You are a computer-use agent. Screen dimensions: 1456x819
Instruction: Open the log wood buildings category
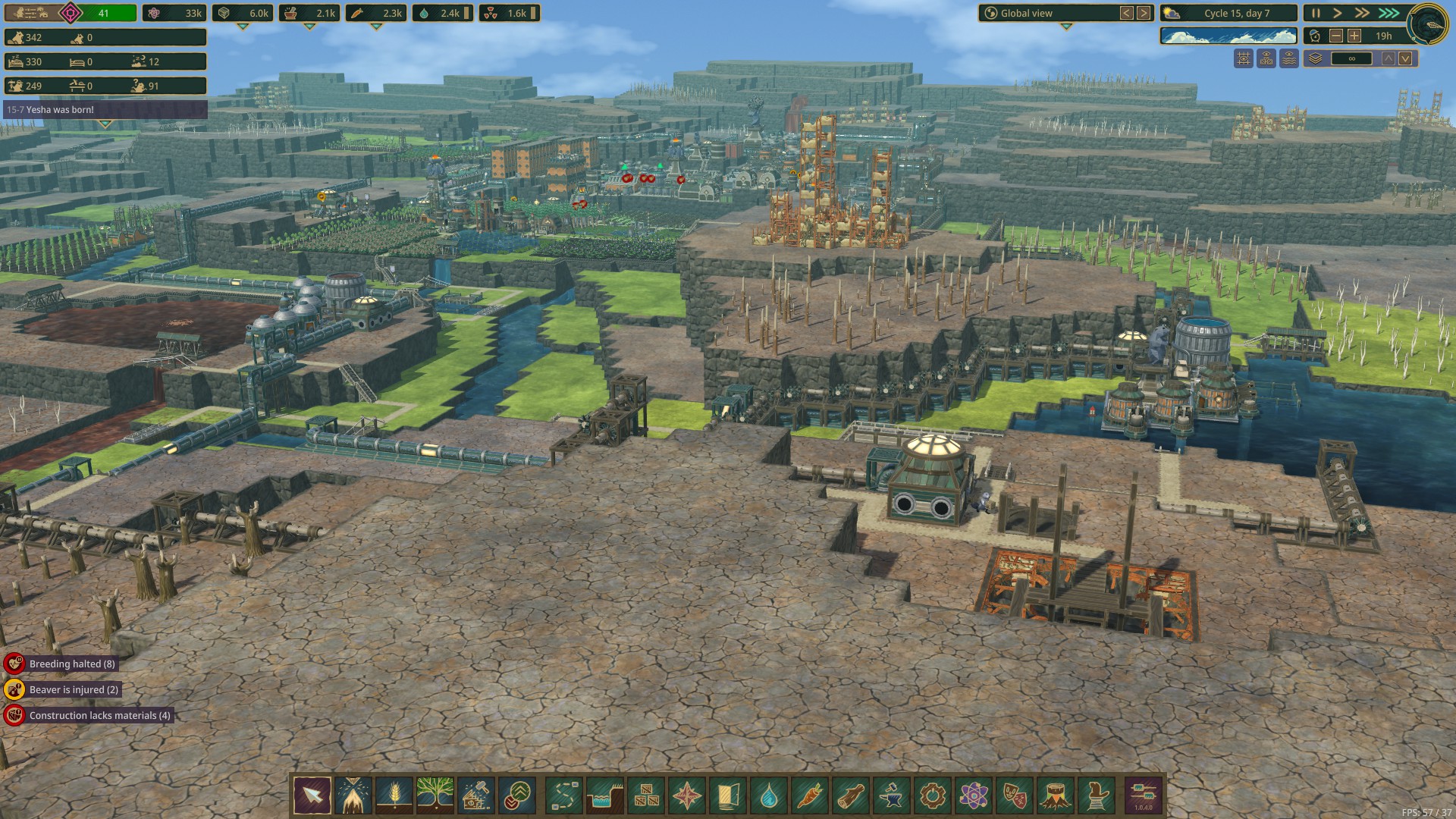point(851,795)
